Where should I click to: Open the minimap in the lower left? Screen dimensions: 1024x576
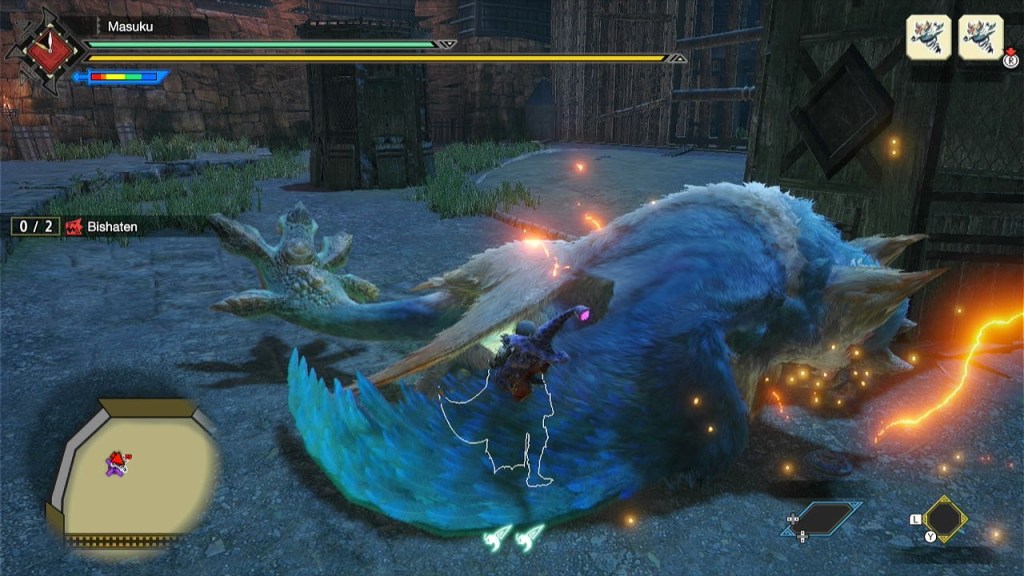click(x=130, y=470)
